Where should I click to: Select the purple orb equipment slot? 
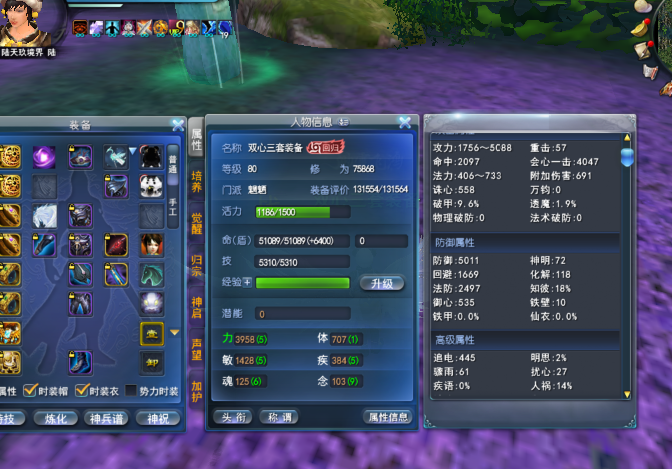(45, 157)
